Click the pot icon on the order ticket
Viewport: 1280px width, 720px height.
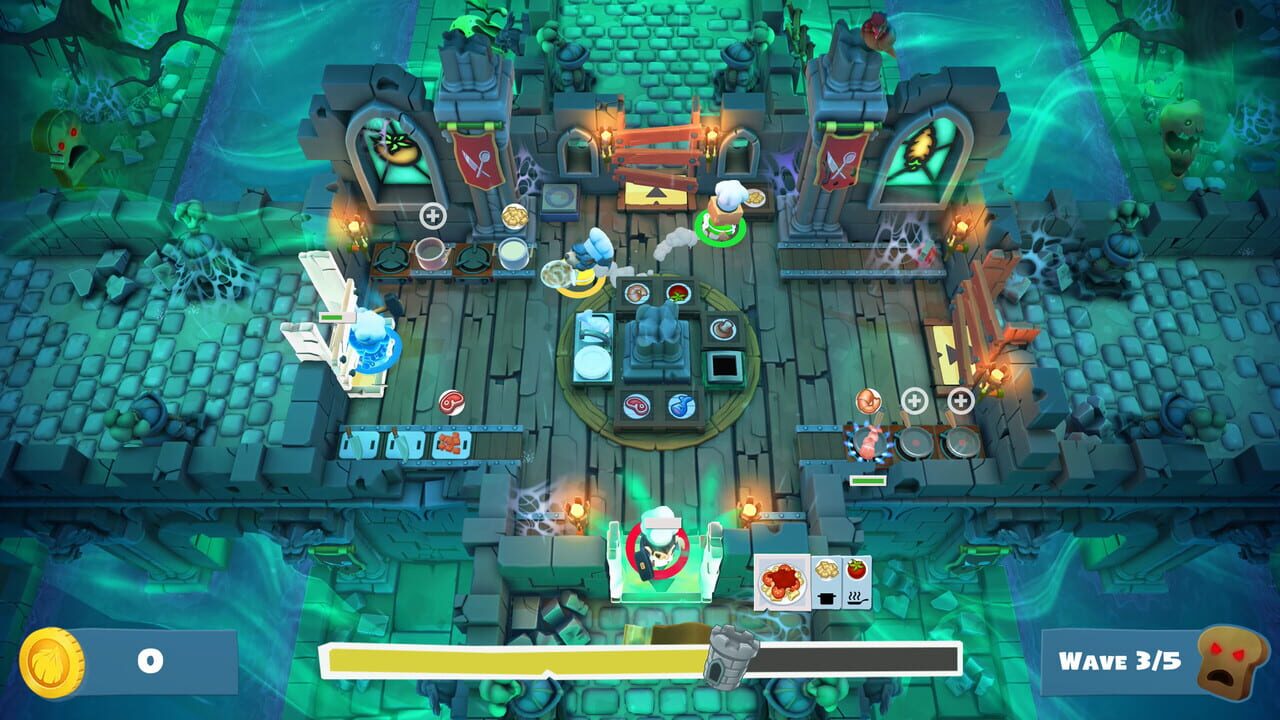826,599
